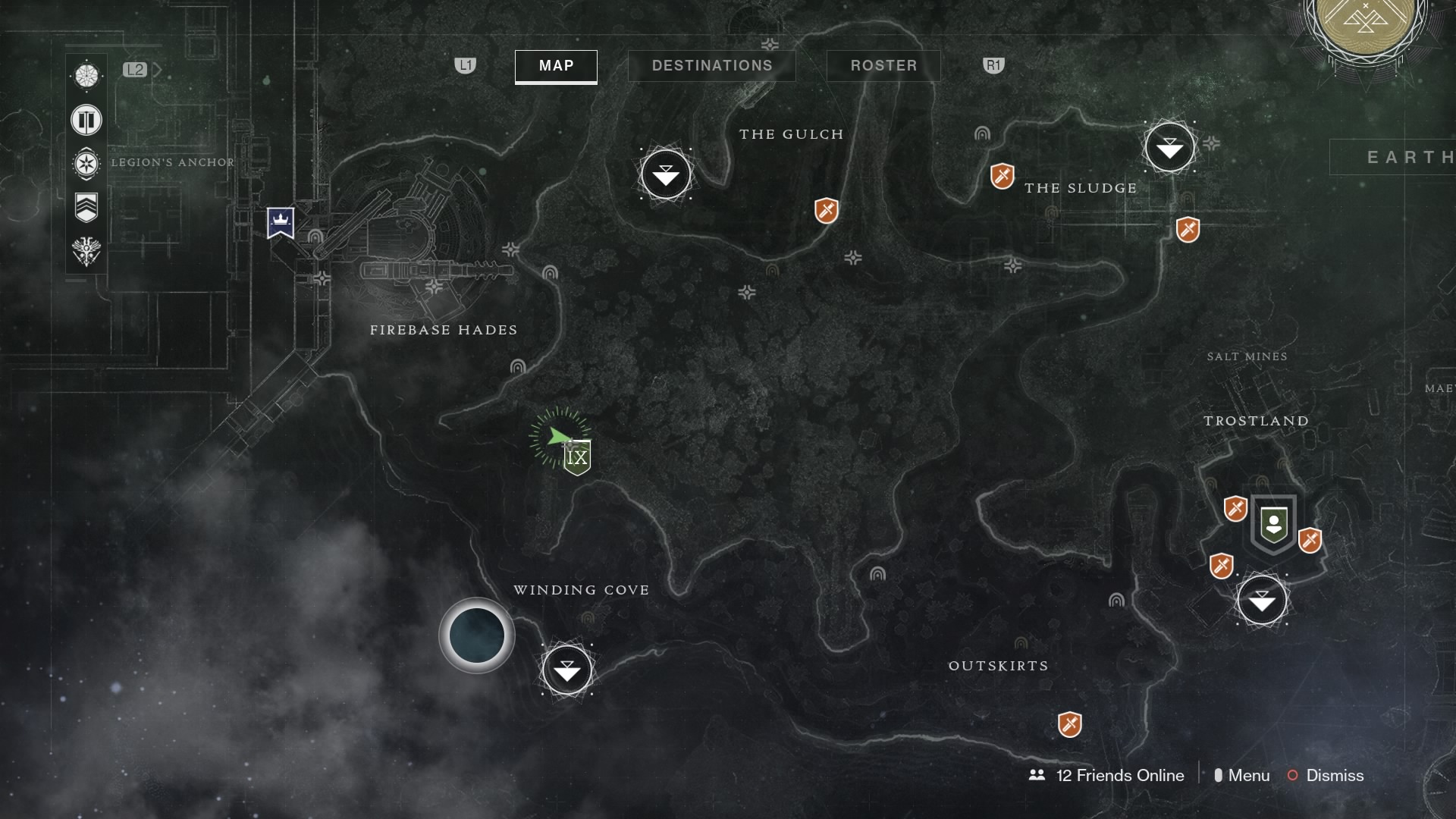Open the ROSTER tab
This screenshot has height=819, width=1456.
point(883,66)
